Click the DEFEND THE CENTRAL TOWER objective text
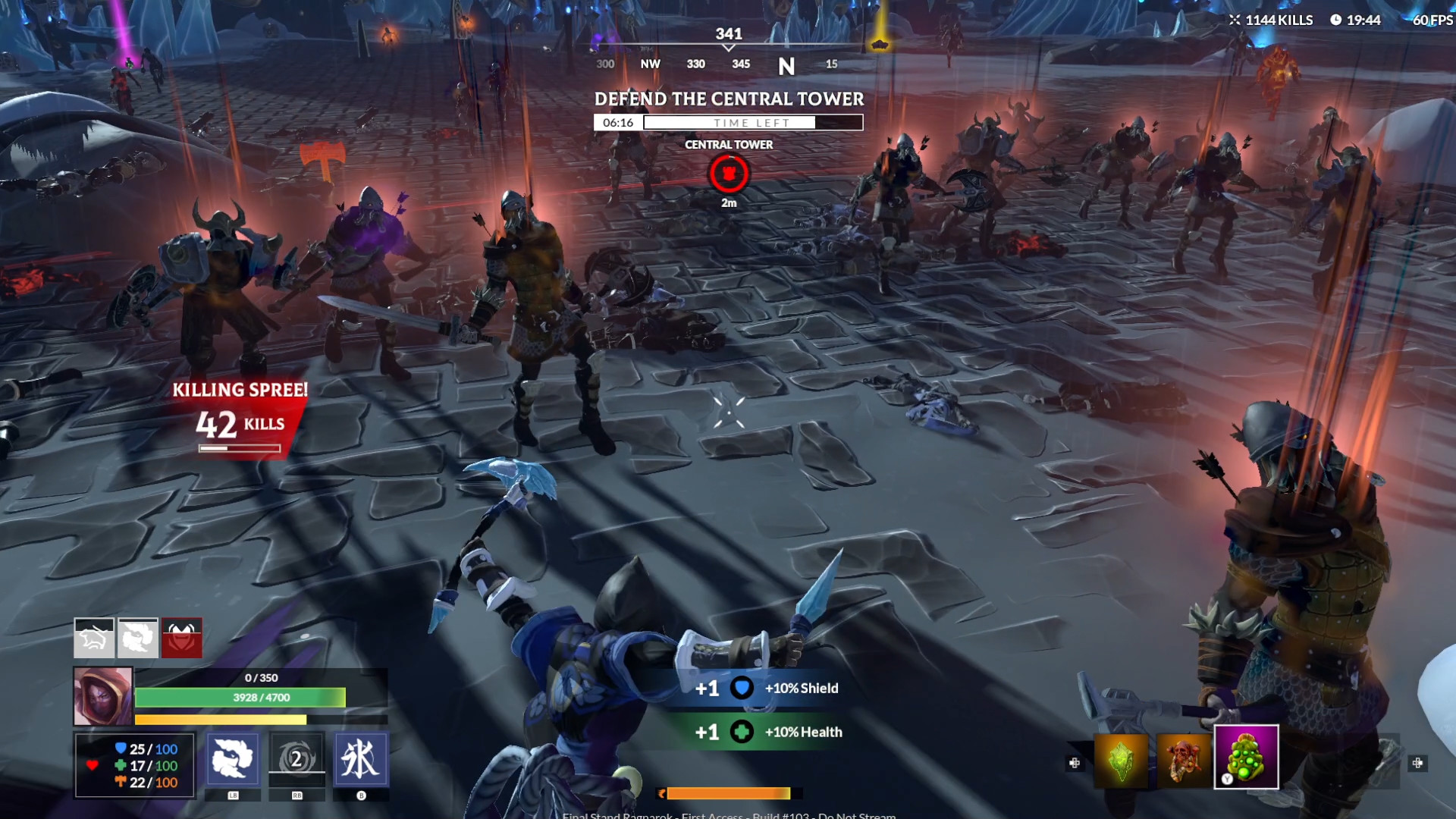 (x=730, y=99)
